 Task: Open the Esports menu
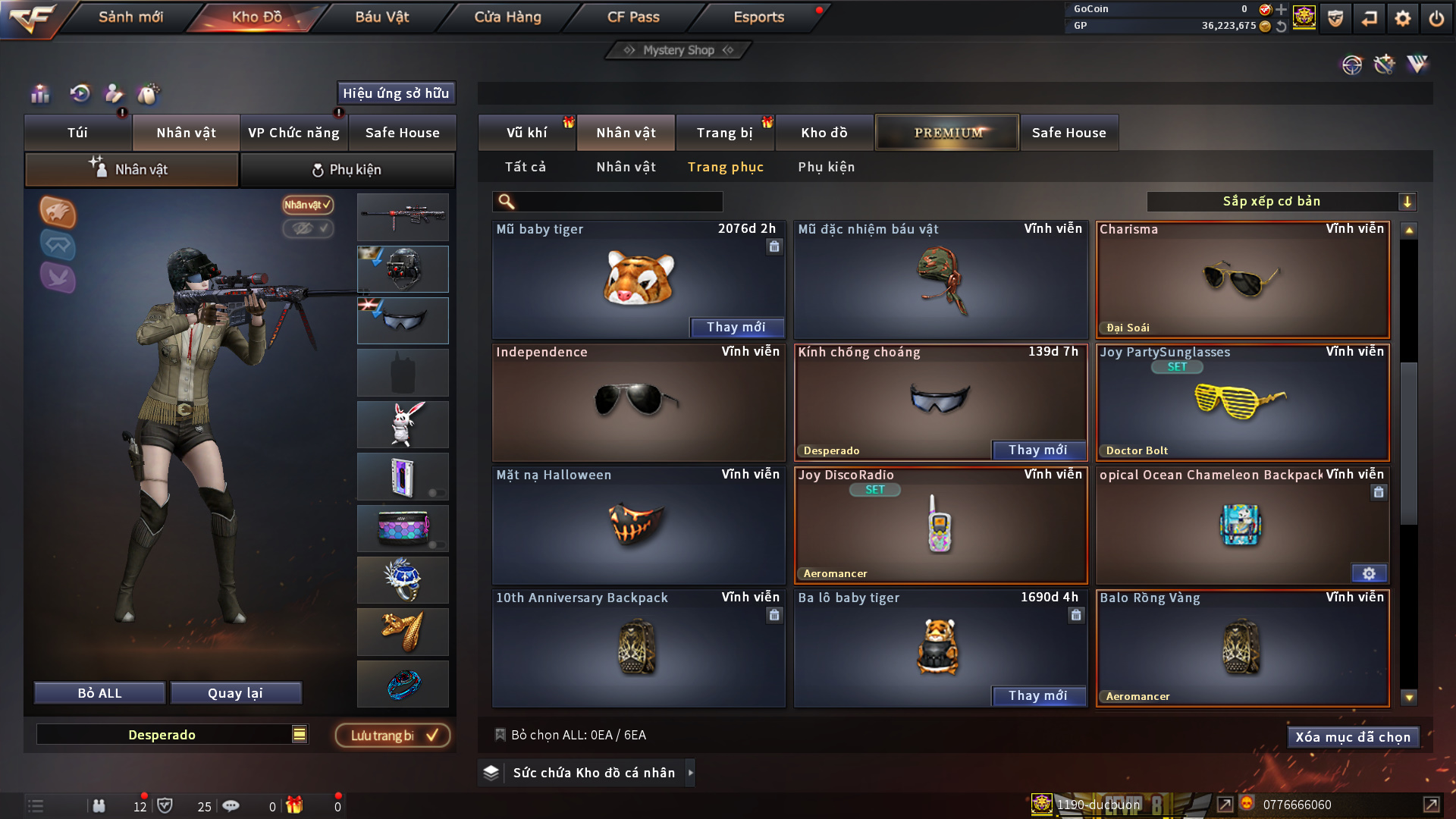(x=758, y=17)
